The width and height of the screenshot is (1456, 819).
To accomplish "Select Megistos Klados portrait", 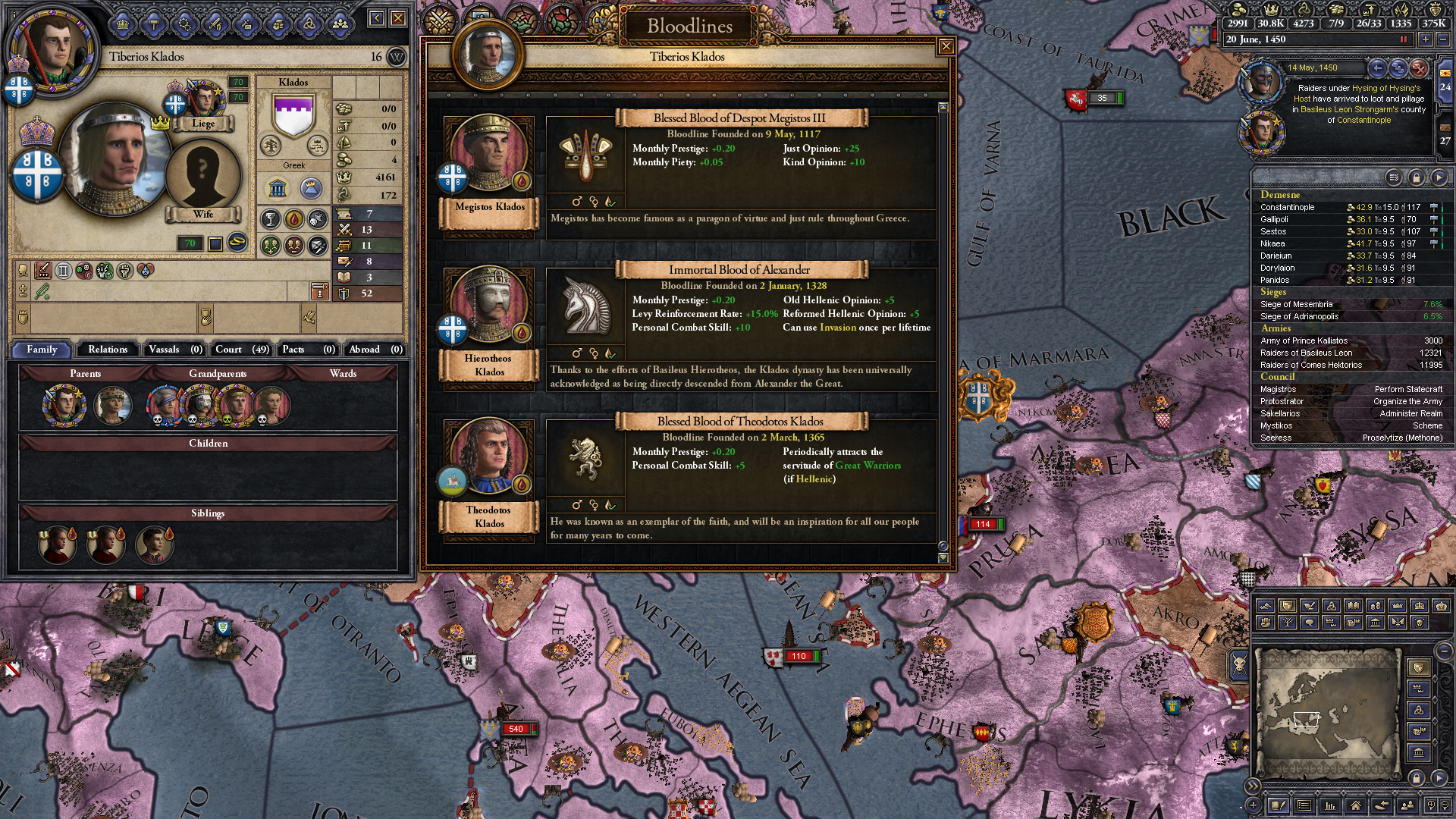I will [x=489, y=155].
